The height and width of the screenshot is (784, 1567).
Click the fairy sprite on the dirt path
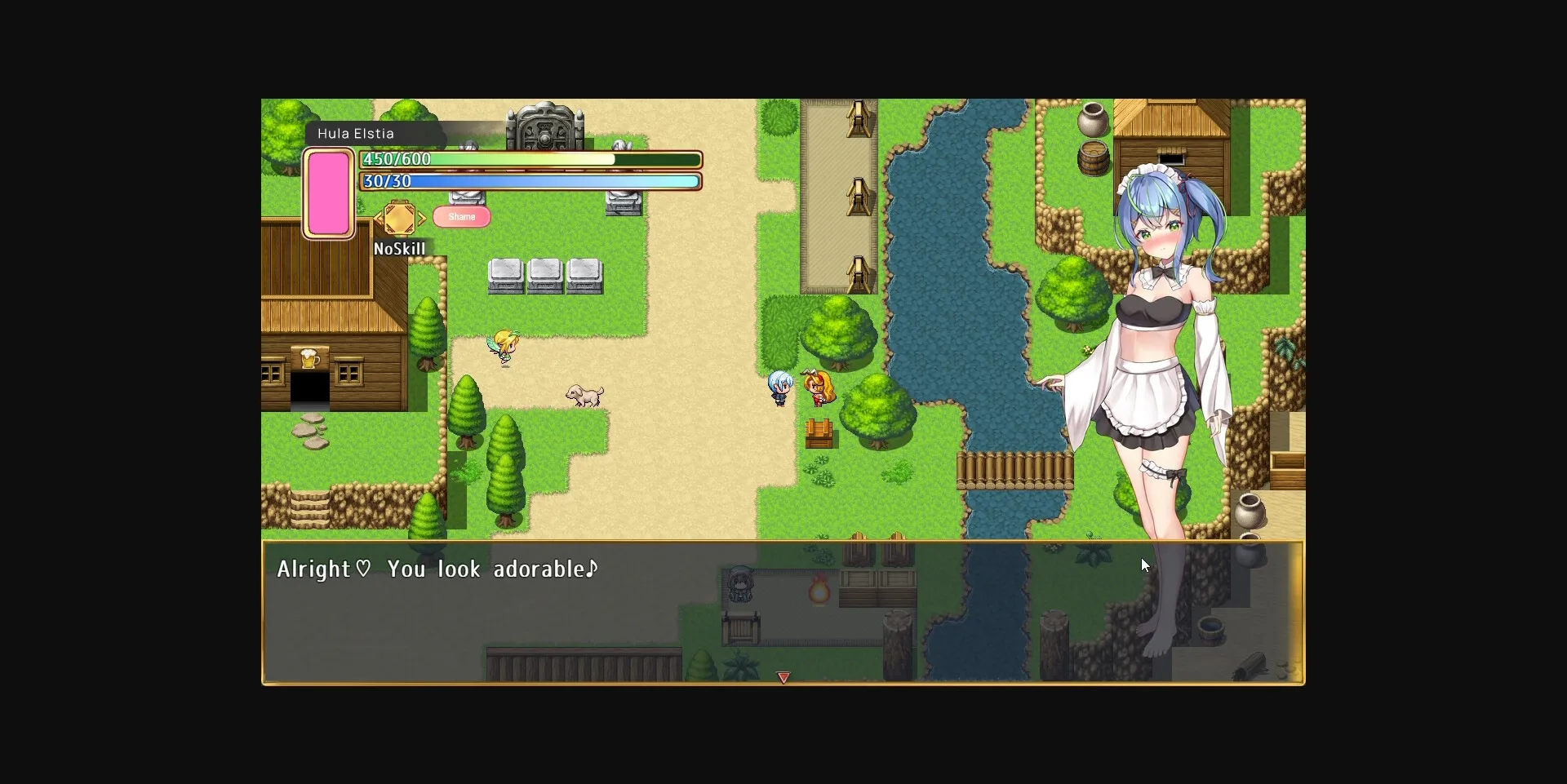click(504, 344)
